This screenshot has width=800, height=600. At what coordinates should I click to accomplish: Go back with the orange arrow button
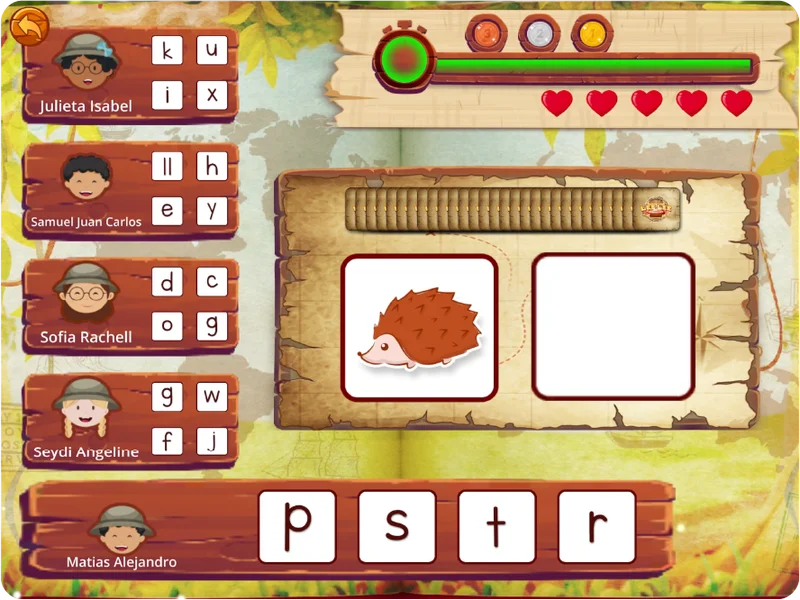pos(30,27)
